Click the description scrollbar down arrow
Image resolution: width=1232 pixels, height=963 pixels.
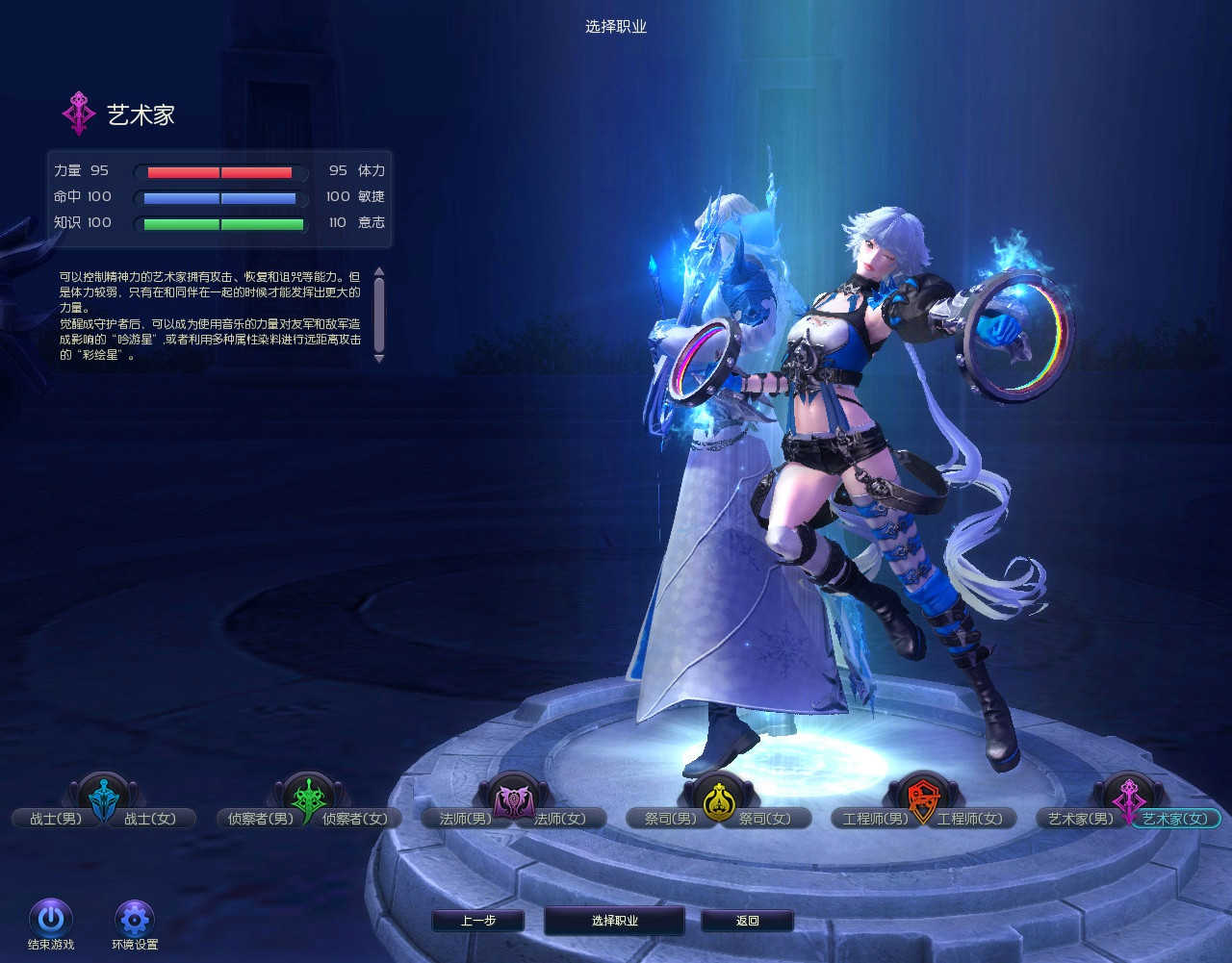(379, 358)
